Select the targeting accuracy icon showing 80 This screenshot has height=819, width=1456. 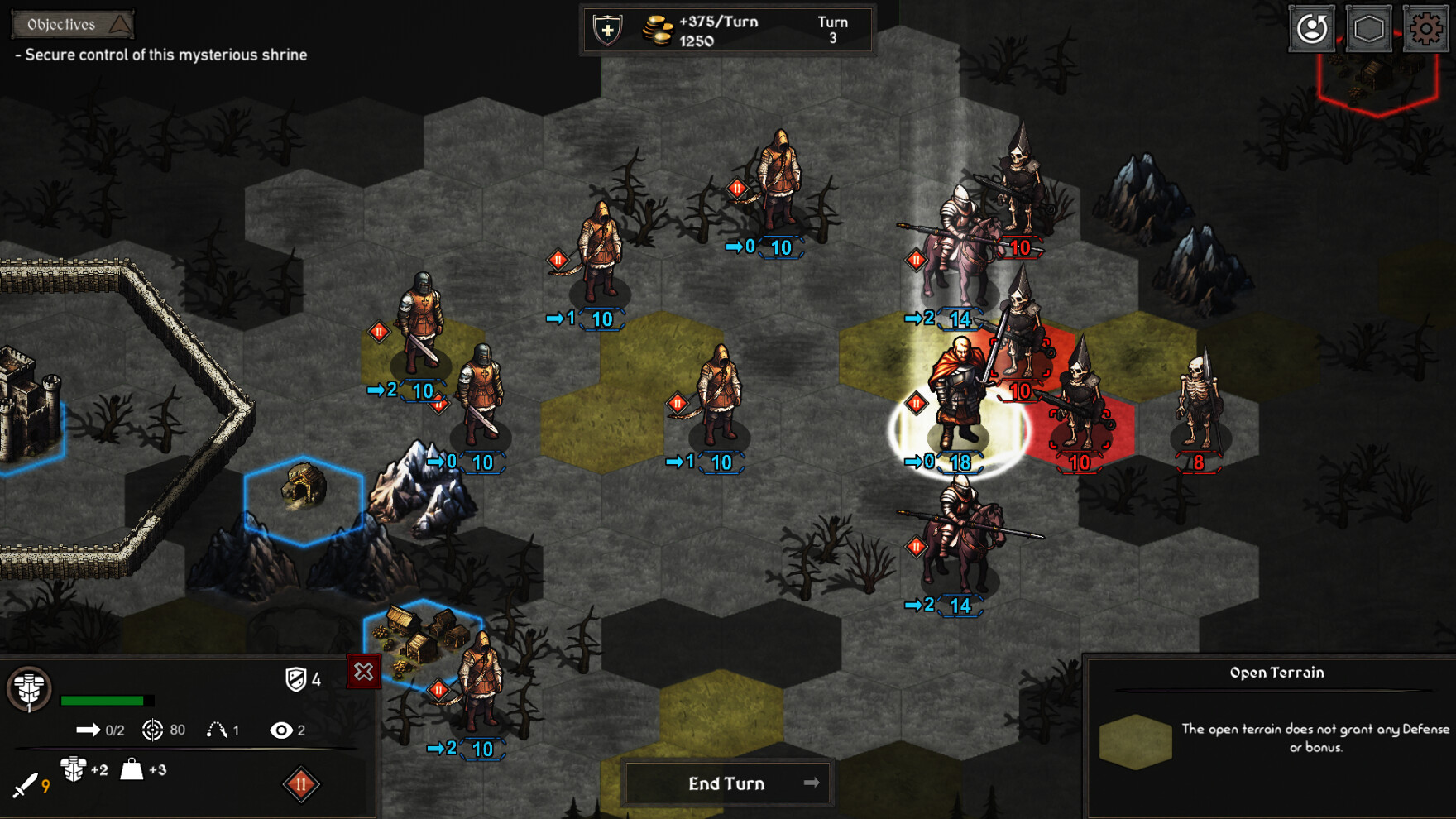pyautogui.click(x=151, y=731)
